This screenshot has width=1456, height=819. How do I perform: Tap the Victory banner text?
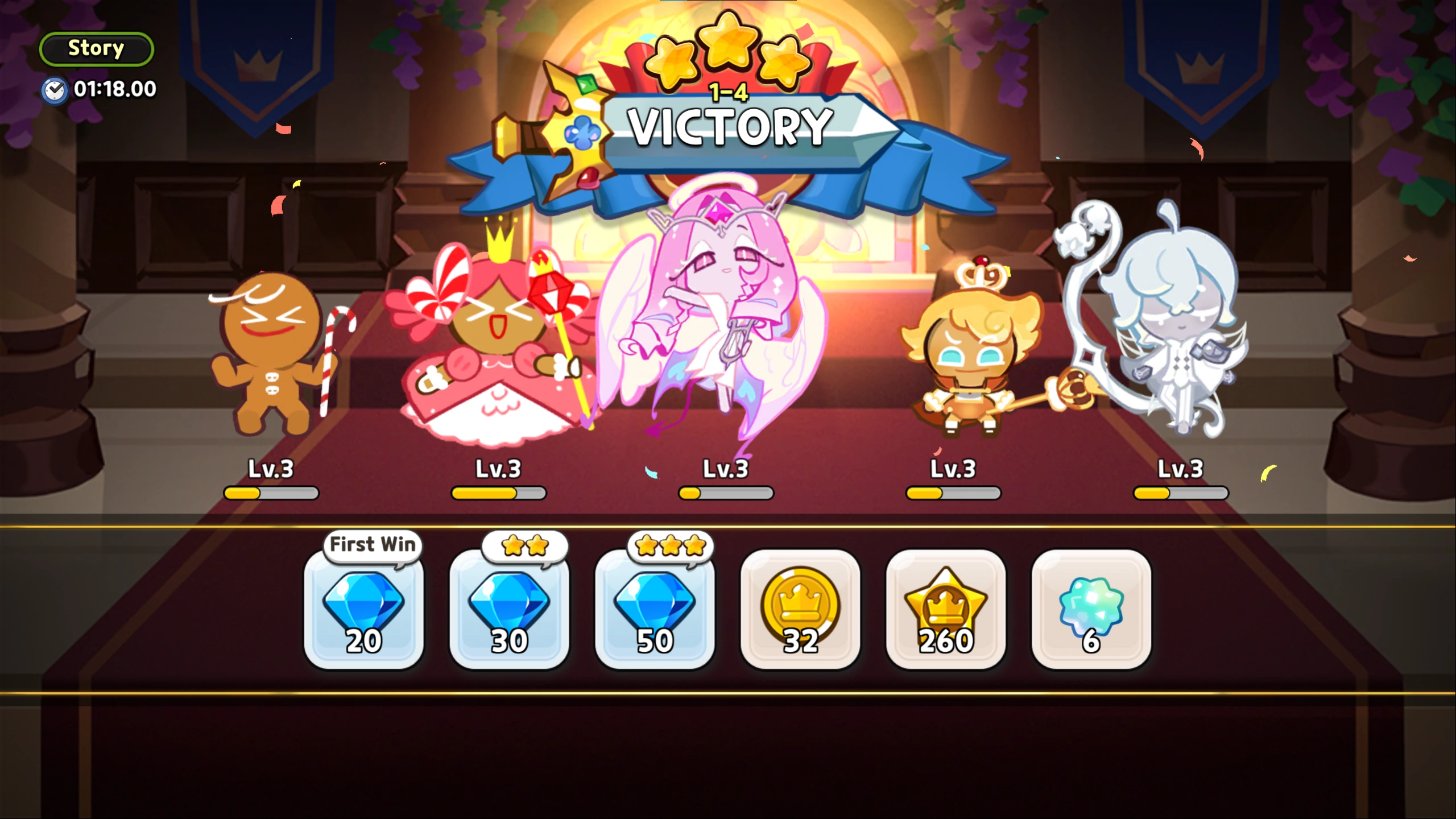pos(731,128)
